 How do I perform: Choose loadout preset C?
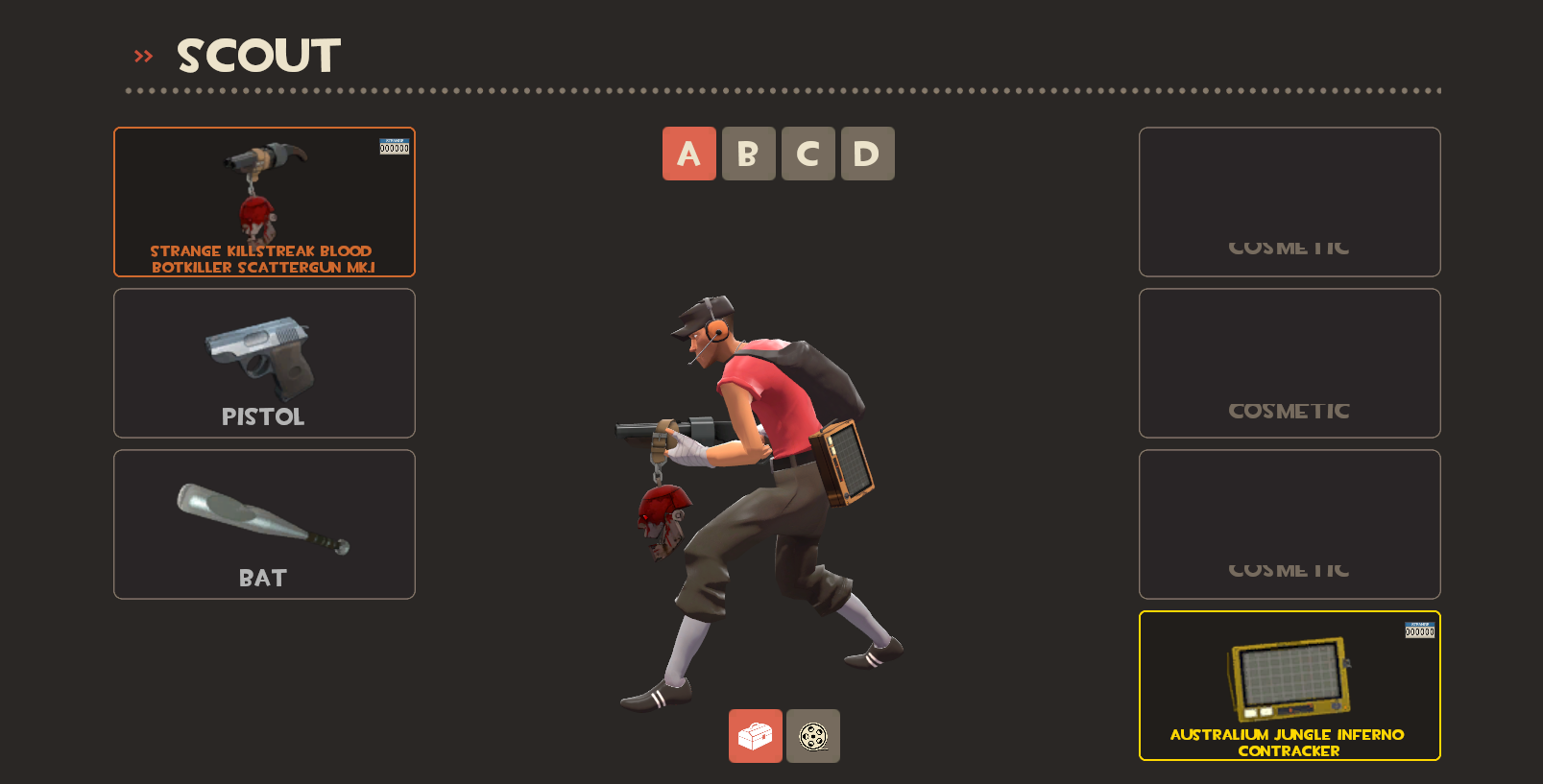click(808, 154)
